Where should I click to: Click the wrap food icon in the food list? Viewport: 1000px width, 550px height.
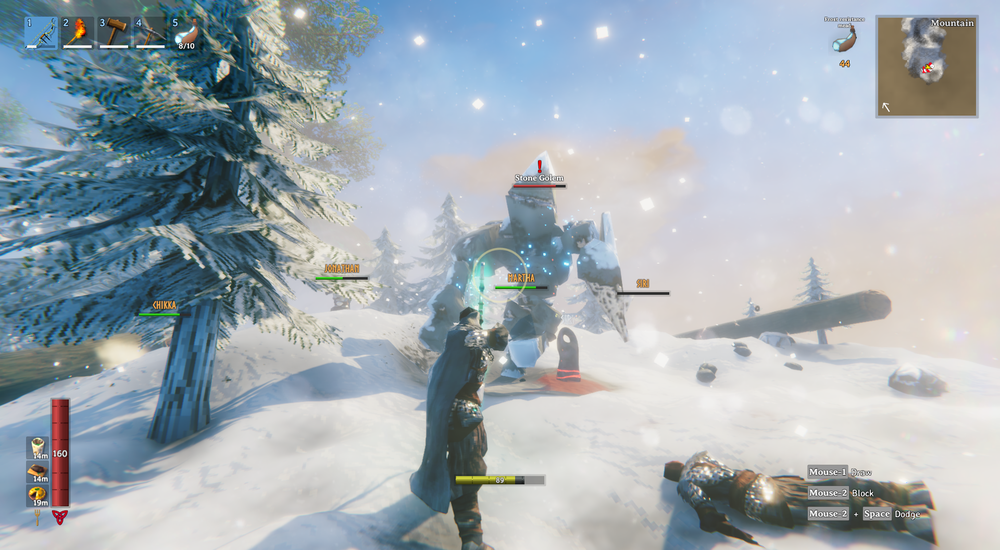click(37, 446)
